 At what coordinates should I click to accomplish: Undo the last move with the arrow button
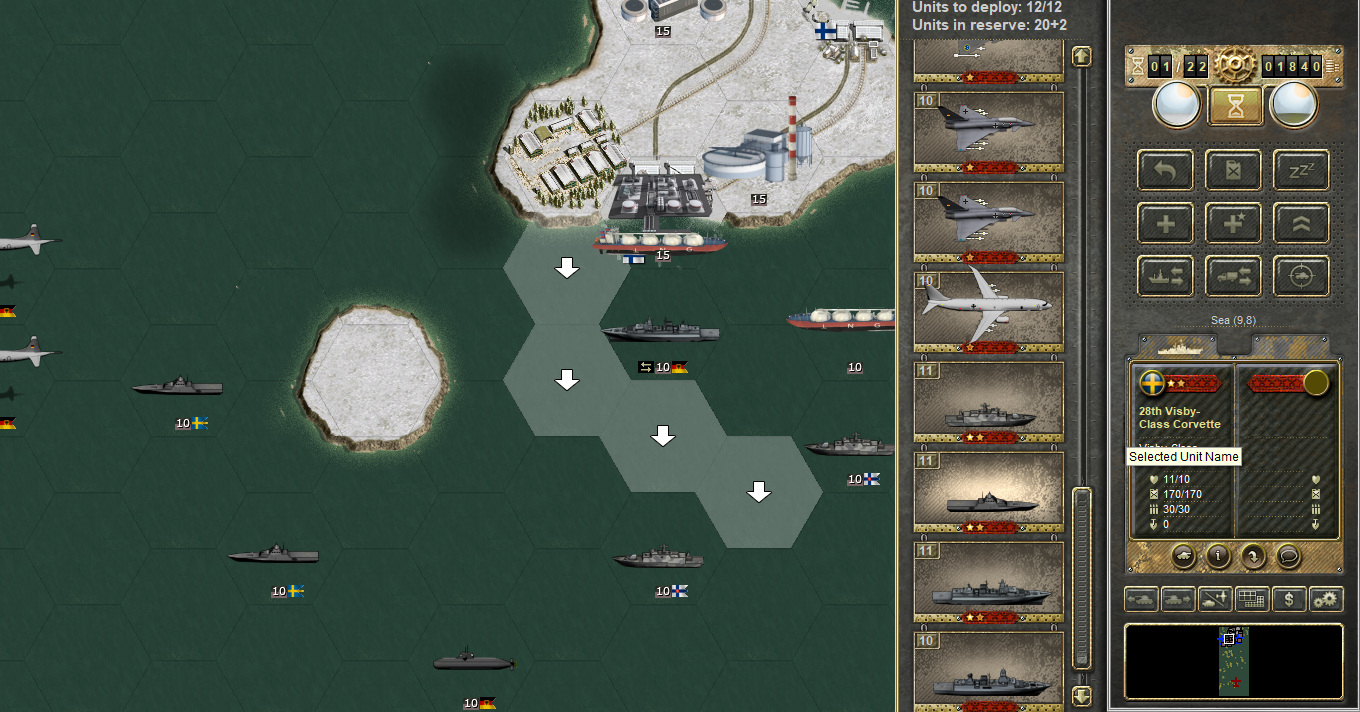(1165, 171)
